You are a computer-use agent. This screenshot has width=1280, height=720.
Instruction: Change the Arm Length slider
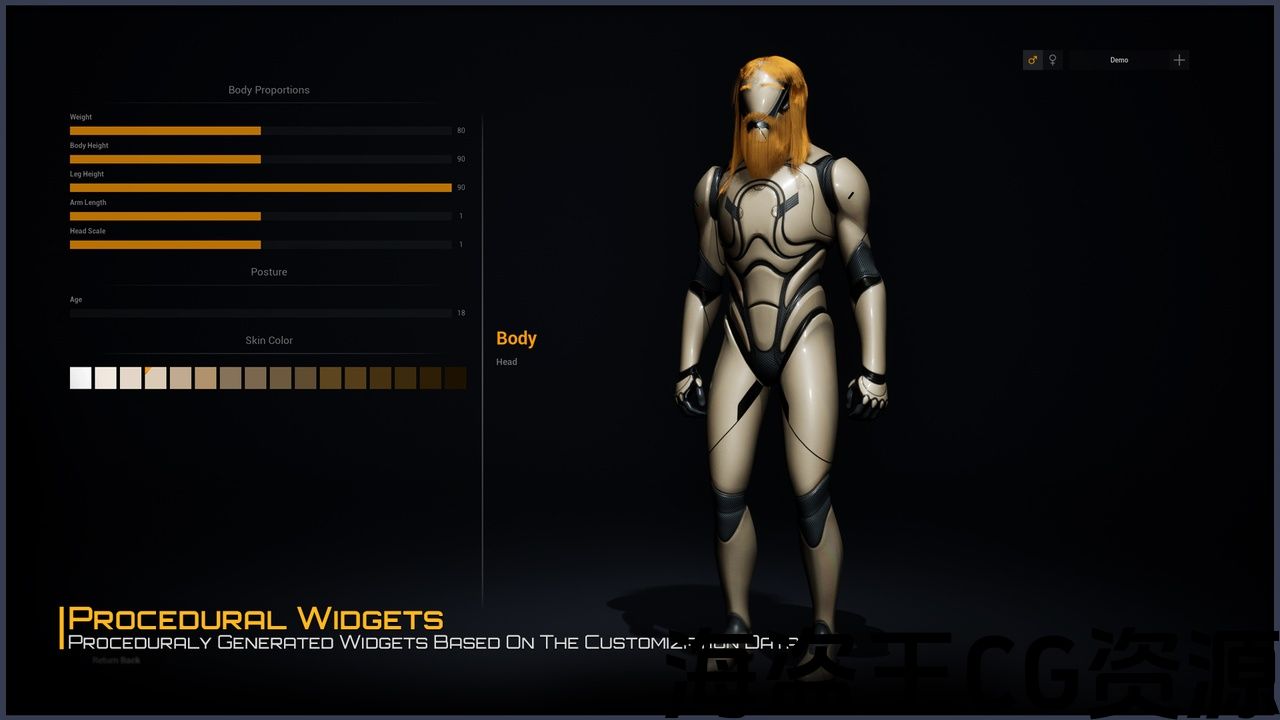coord(260,216)
